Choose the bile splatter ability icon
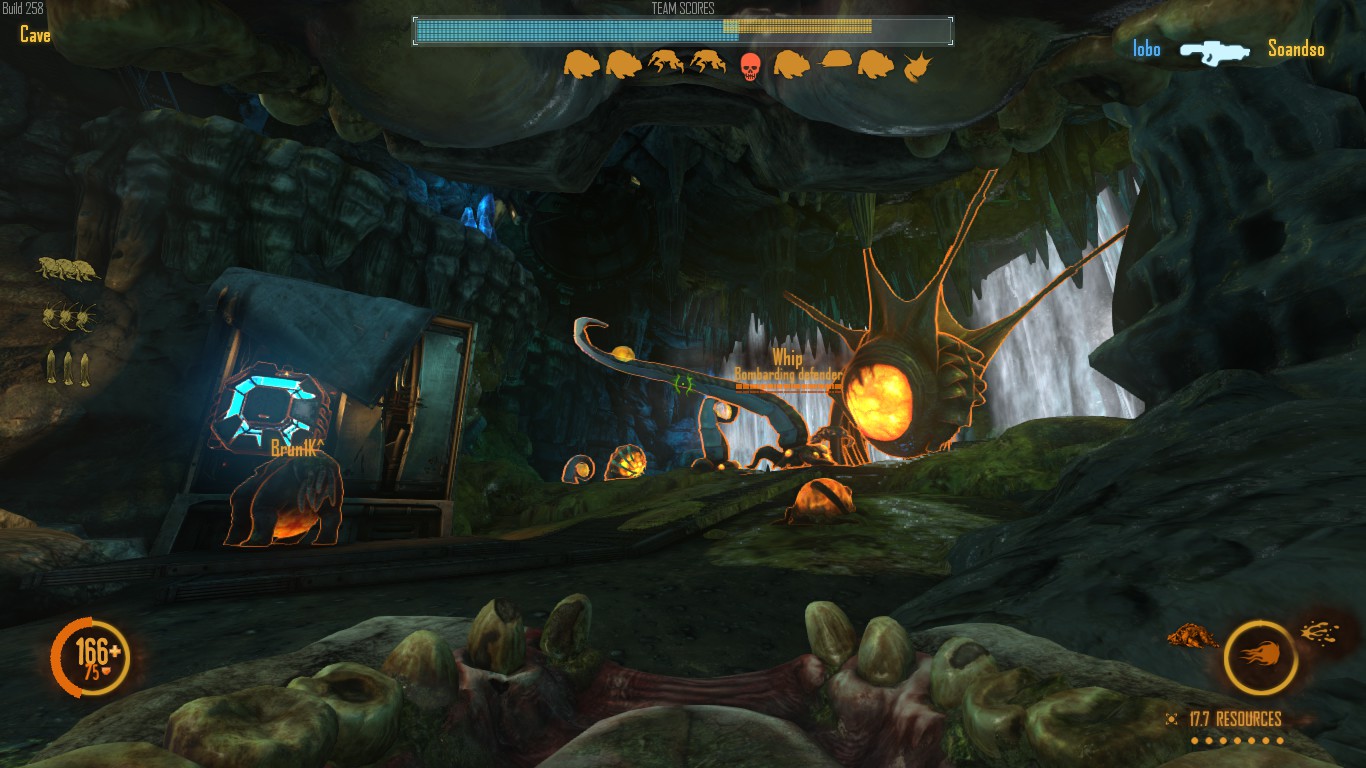1366x768 pixels. point(1319,631)
